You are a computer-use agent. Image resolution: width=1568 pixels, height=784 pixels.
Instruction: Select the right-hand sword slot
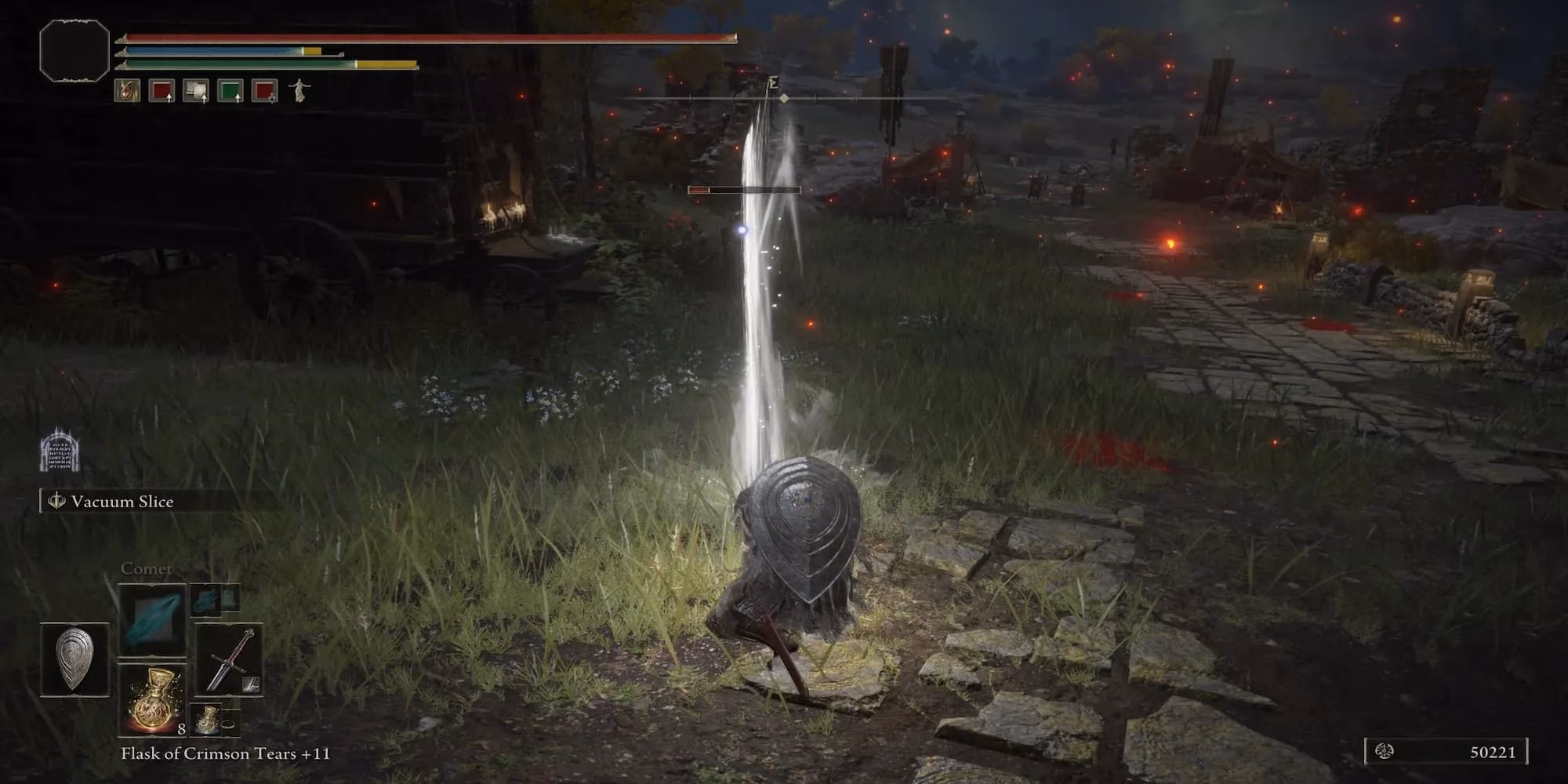228,659
